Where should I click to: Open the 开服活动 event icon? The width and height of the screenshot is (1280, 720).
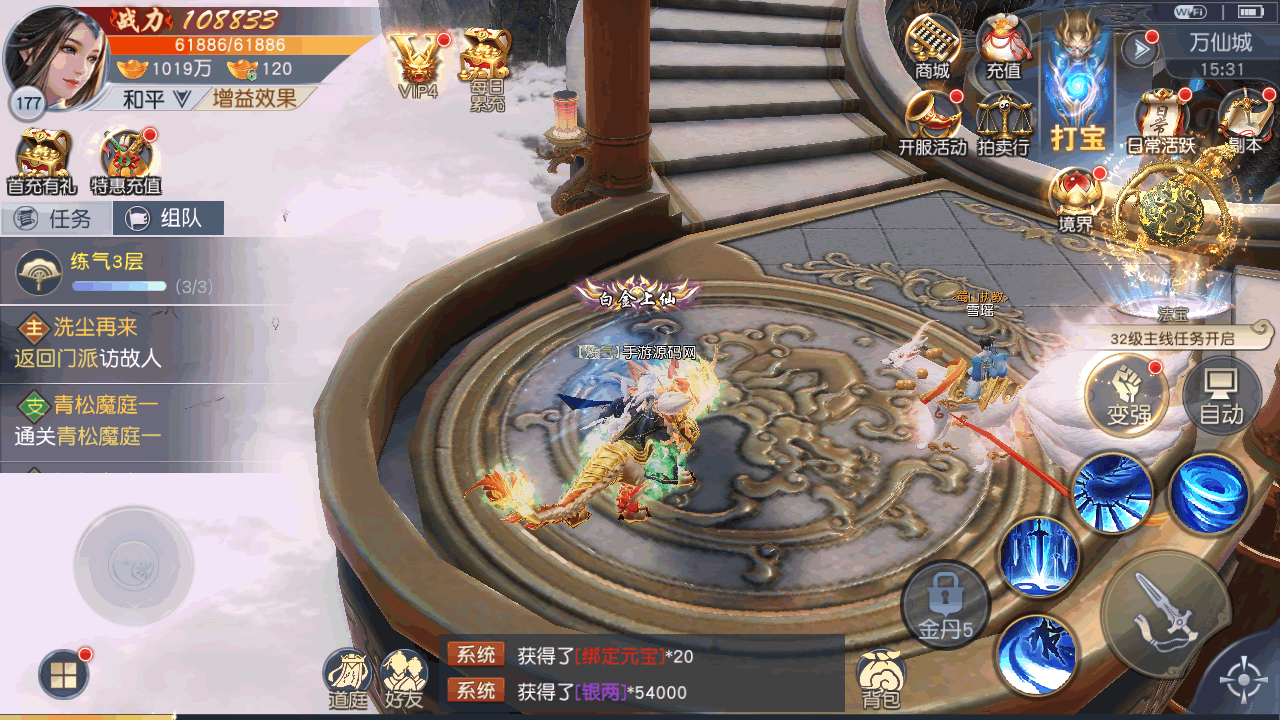click(x=932, y=121)
